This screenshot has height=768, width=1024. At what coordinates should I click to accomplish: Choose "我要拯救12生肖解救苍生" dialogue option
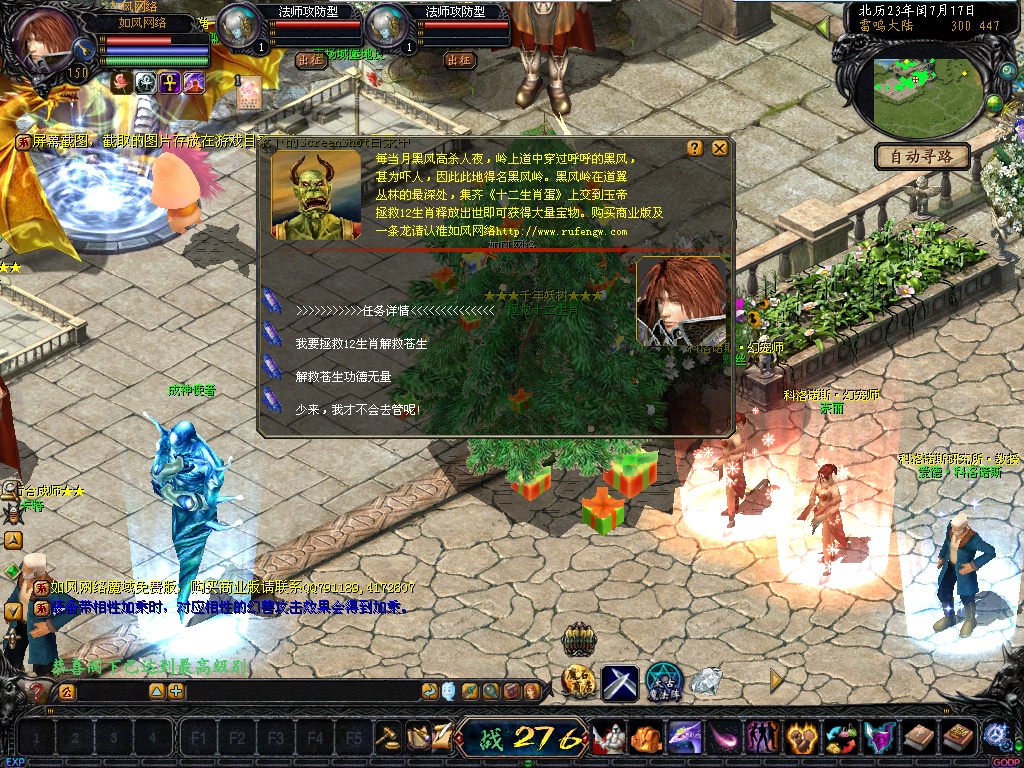coord(361,343)
